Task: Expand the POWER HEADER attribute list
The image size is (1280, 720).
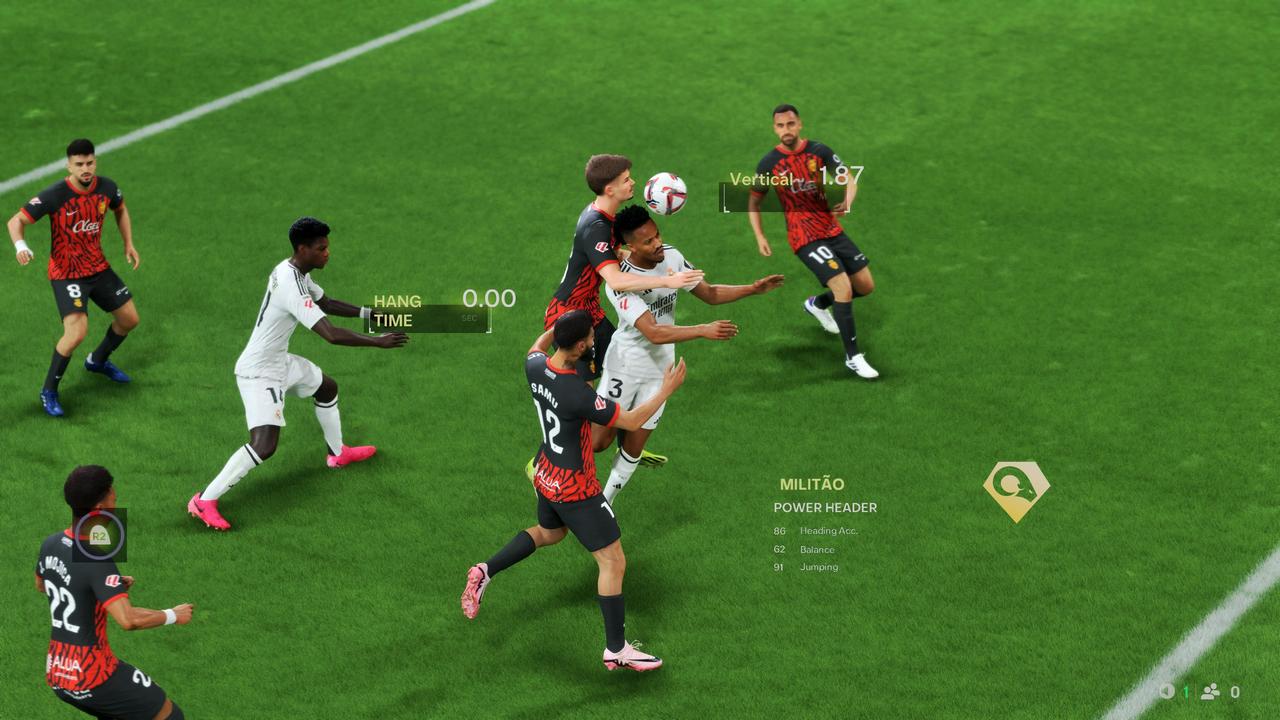Action: pos(823,508)
